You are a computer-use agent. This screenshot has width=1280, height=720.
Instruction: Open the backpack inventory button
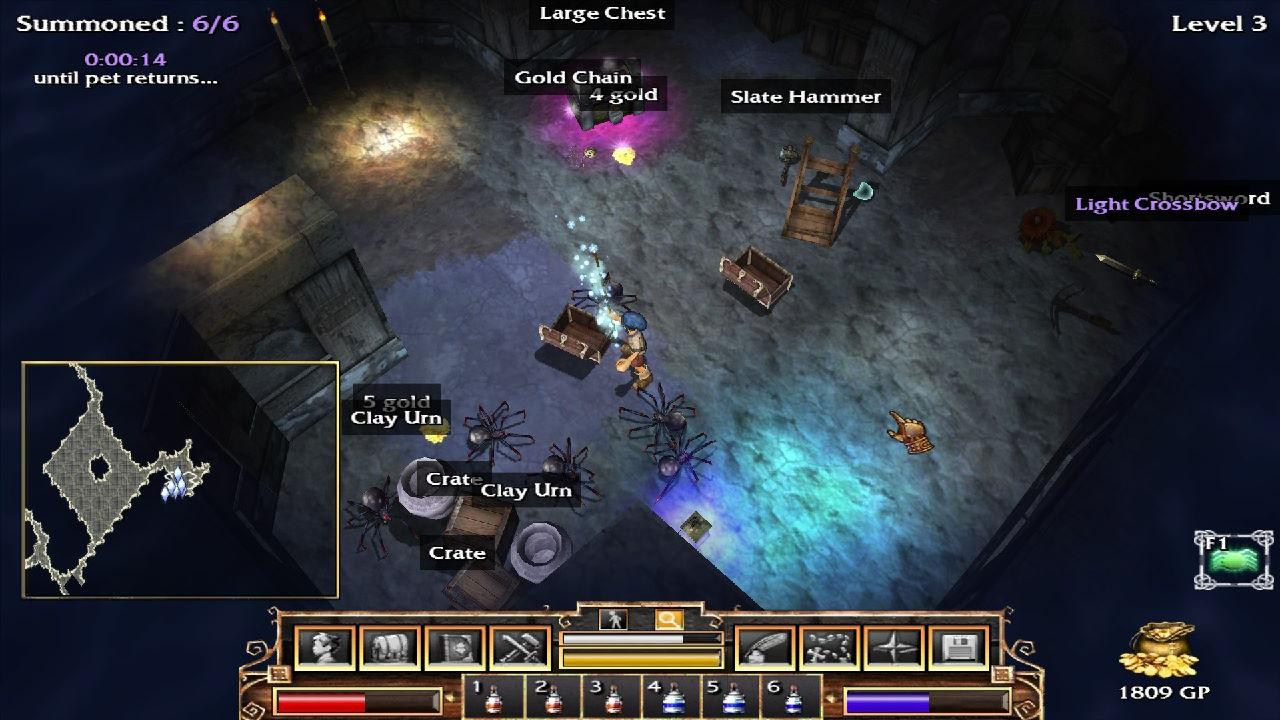[390, 648]
